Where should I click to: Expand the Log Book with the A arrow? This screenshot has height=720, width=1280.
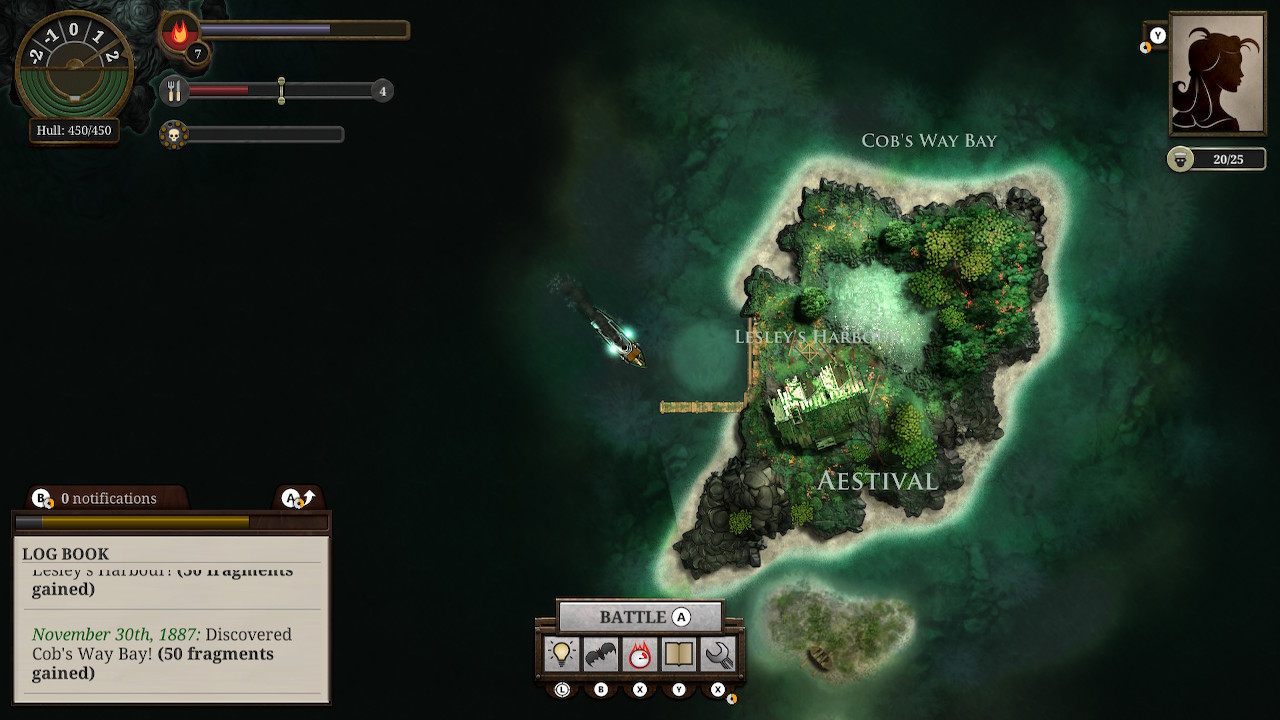tap(295, 497)
